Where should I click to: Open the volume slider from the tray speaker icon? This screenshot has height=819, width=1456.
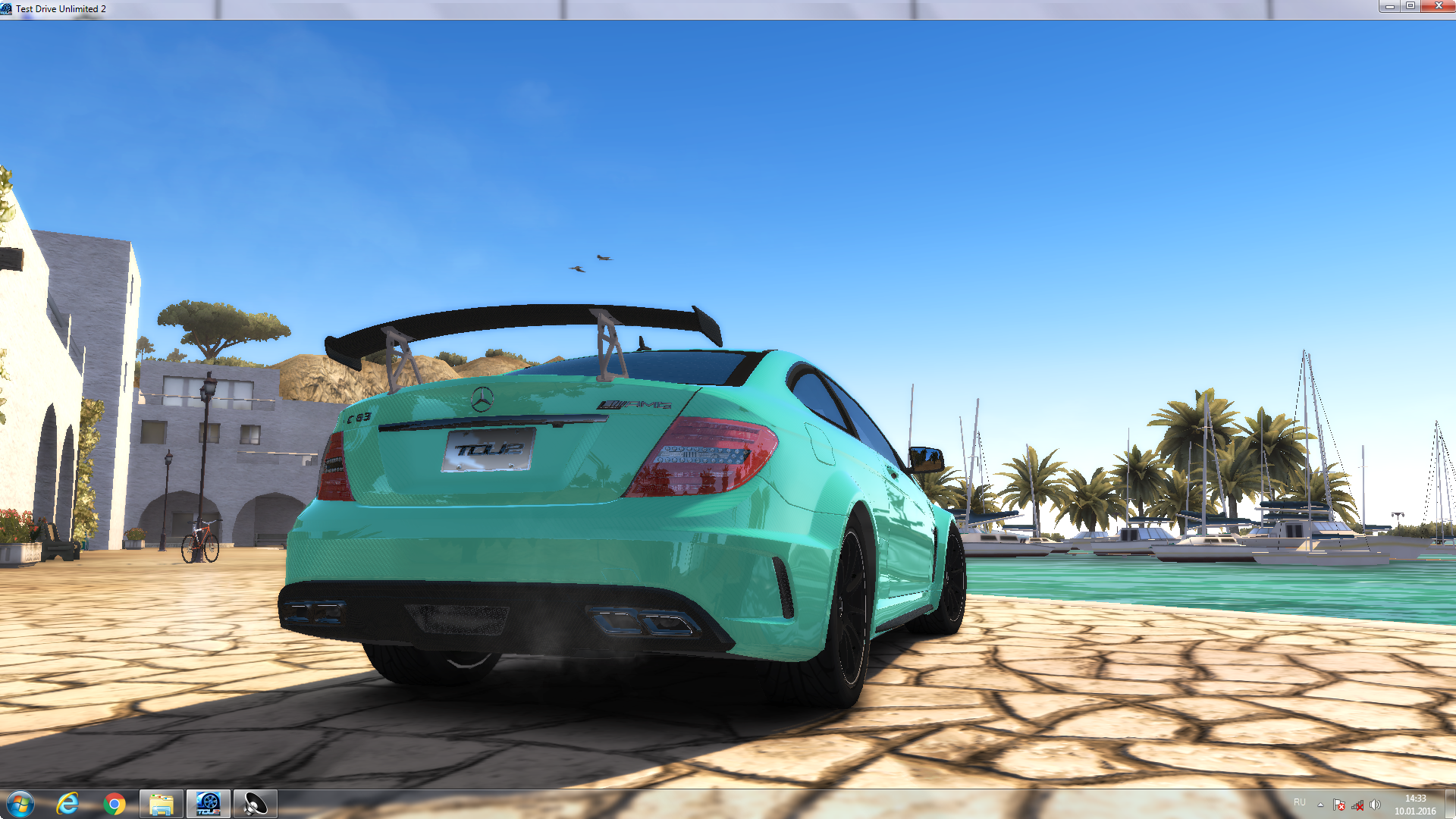click(x=1374, y=803)
